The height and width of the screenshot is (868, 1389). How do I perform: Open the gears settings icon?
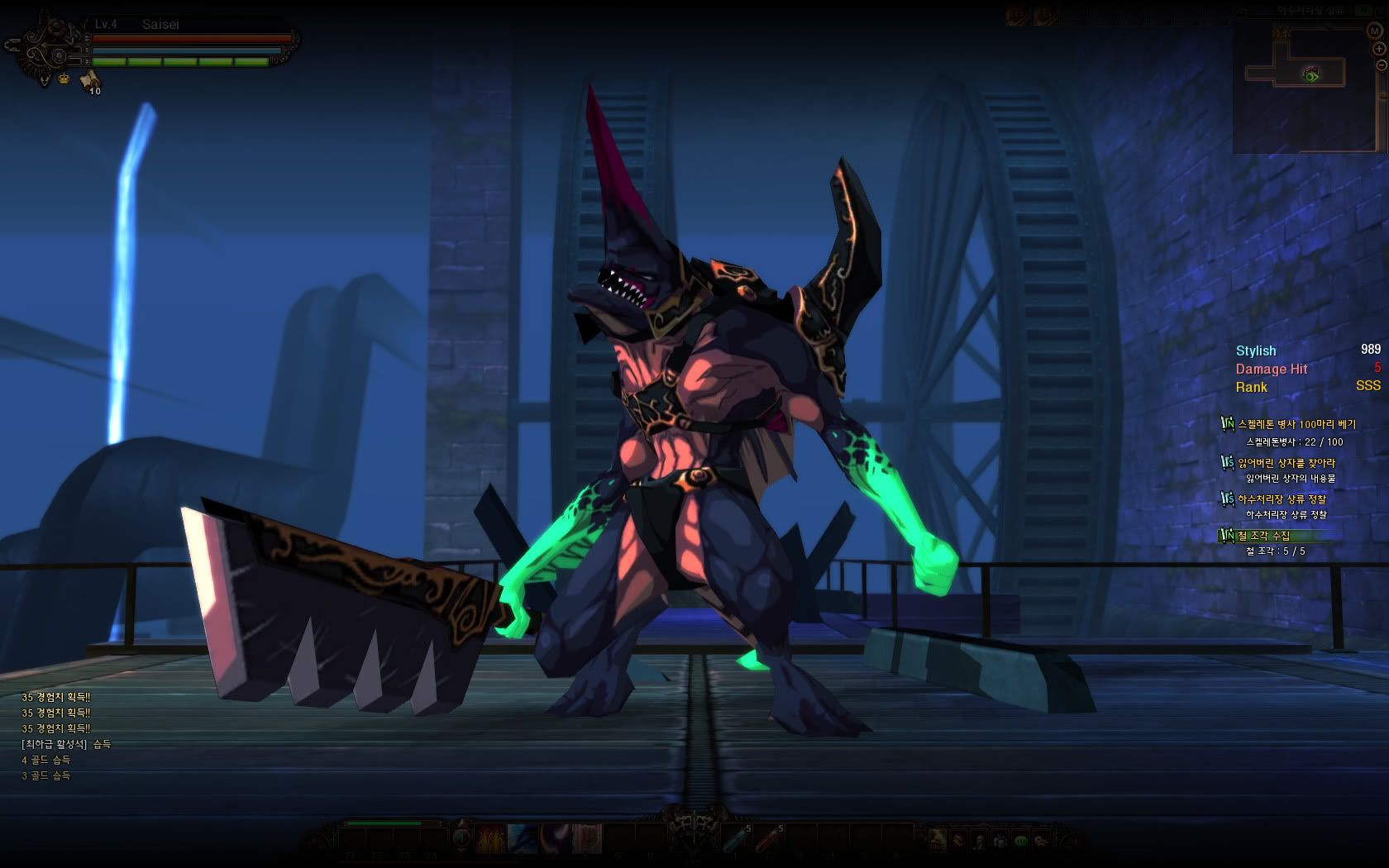point(1041,841)
